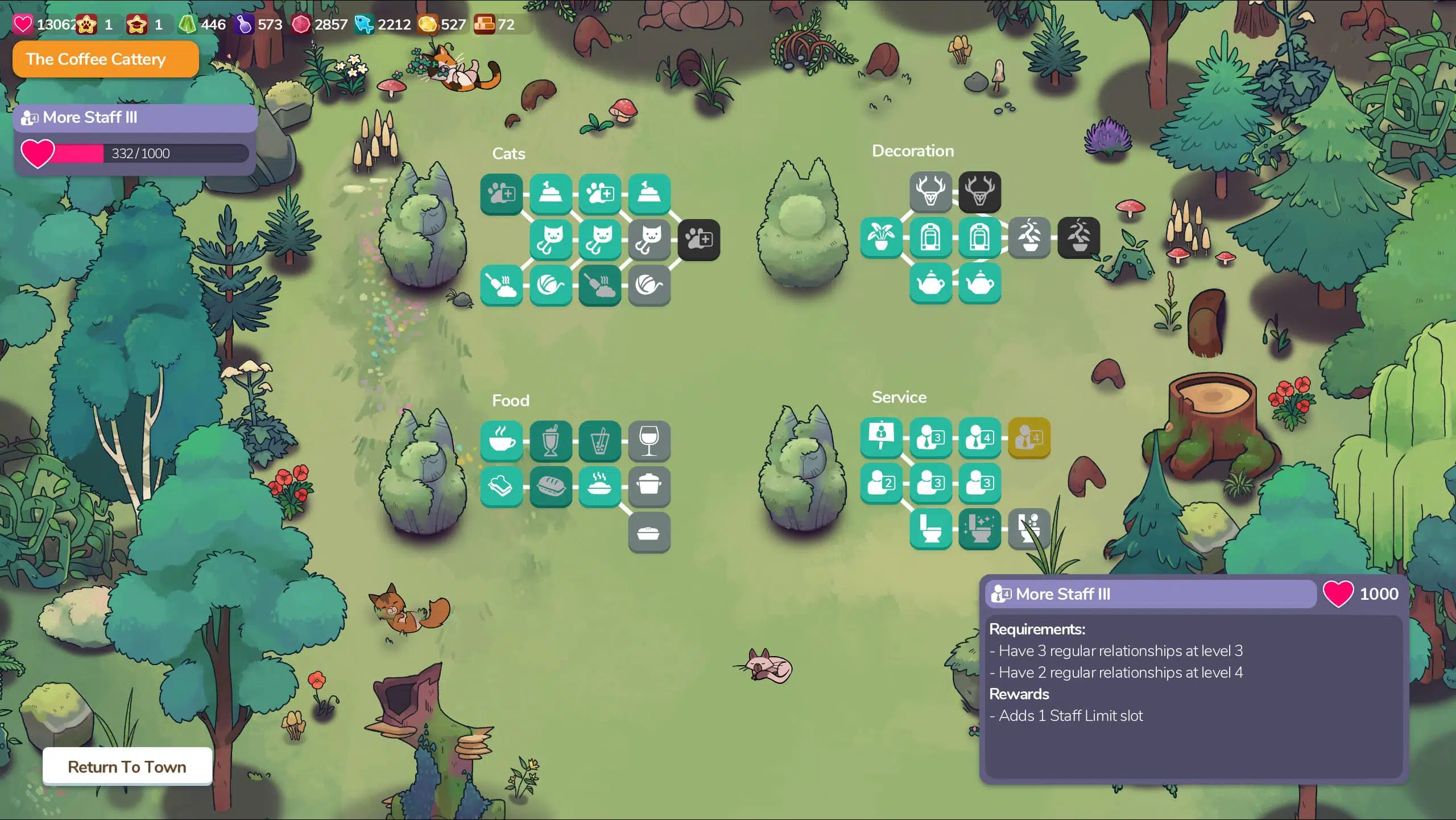Pick the milkshake glass food node

click(x=551, y=441)
